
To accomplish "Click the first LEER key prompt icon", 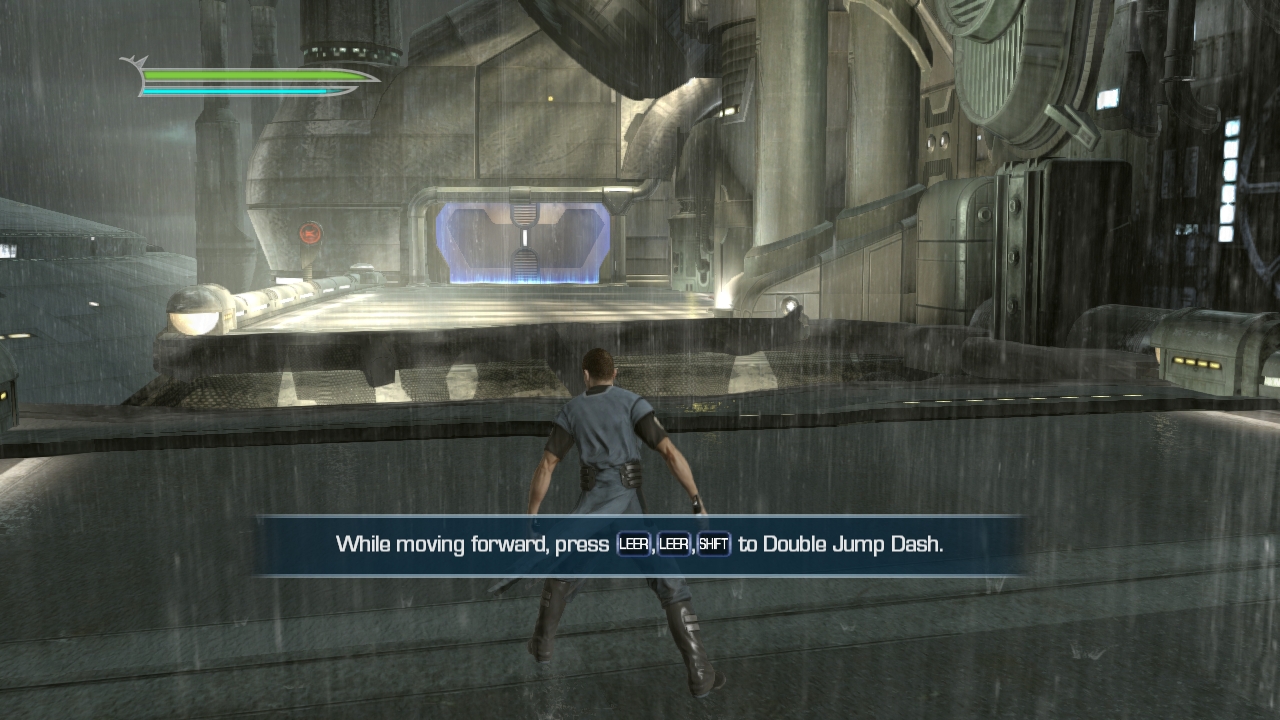I will [x=635, y=544].
